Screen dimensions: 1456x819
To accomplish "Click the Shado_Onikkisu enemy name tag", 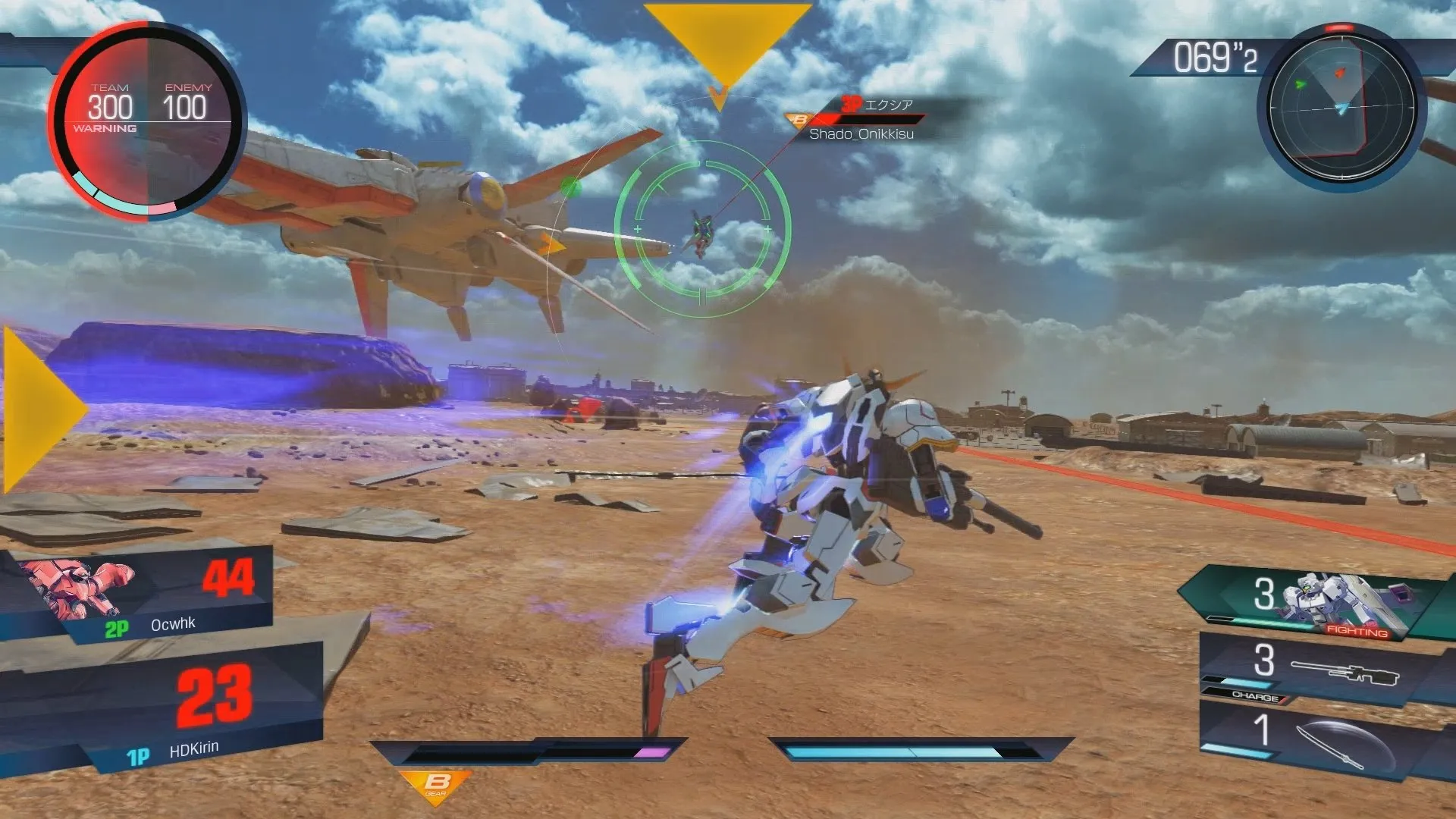I will click(x=861, y=134).
